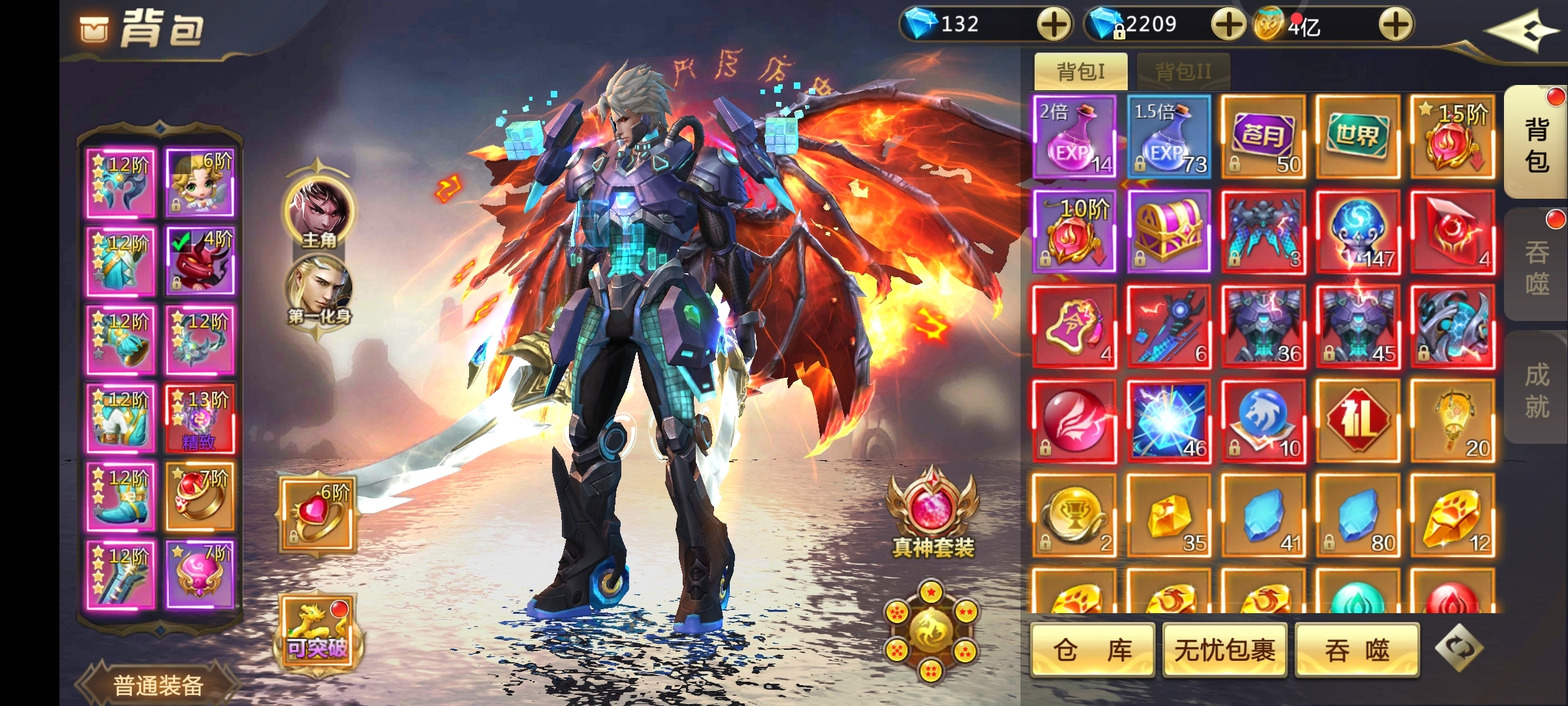Toggle 普通装备 equipment view
This screenshot has height=706, width=1568.
pyautogui.click(x=158, y=684)
